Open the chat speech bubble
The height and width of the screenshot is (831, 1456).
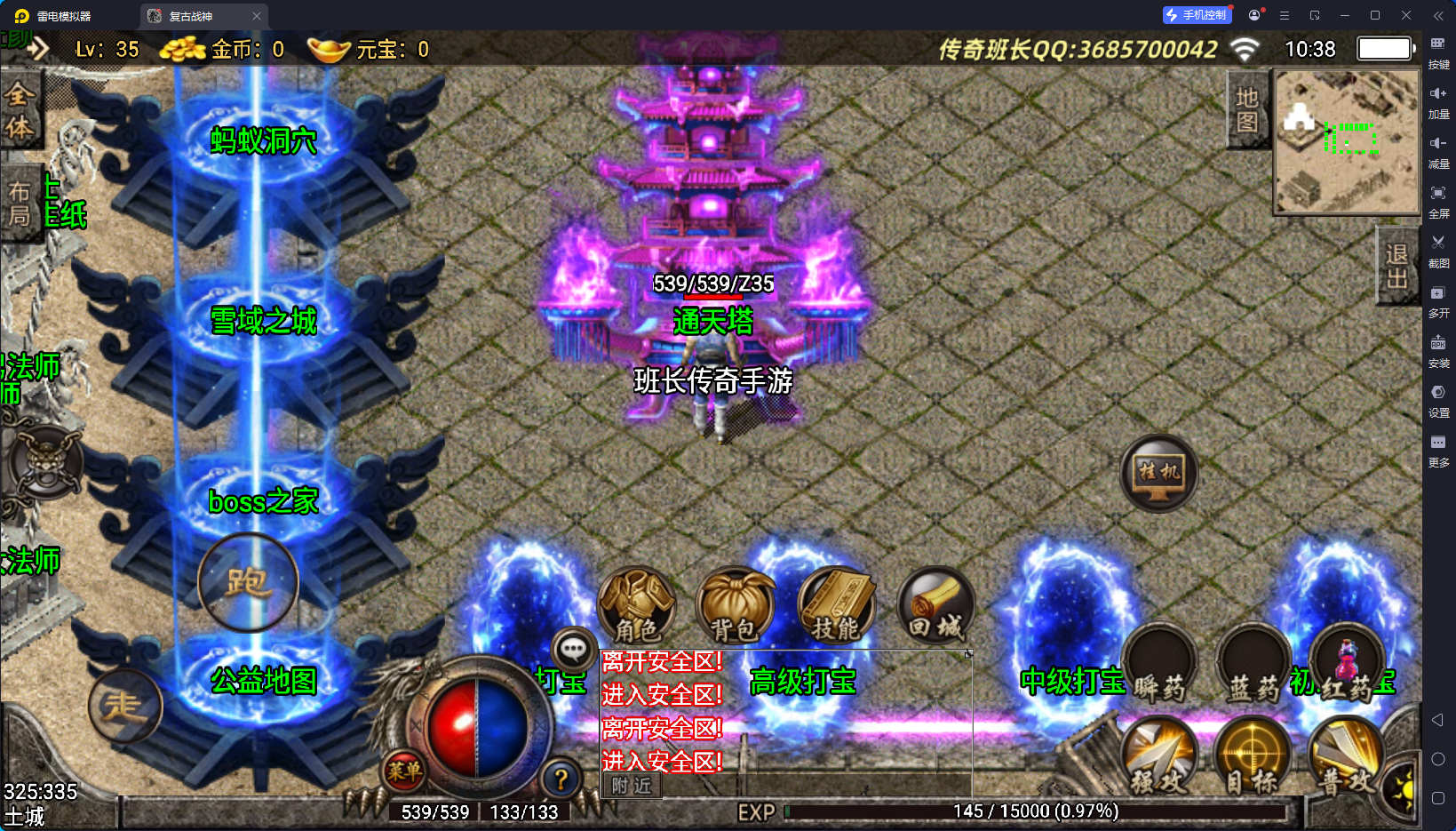(x=573, y=650)
